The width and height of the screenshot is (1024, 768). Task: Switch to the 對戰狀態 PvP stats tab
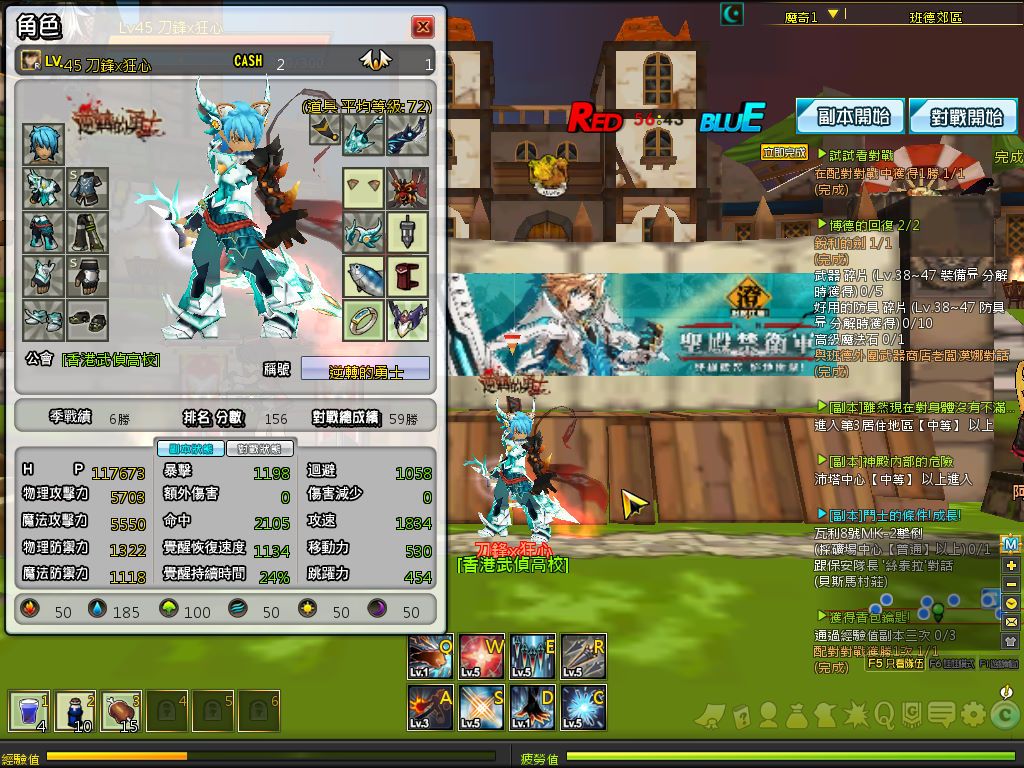(260, 449)
